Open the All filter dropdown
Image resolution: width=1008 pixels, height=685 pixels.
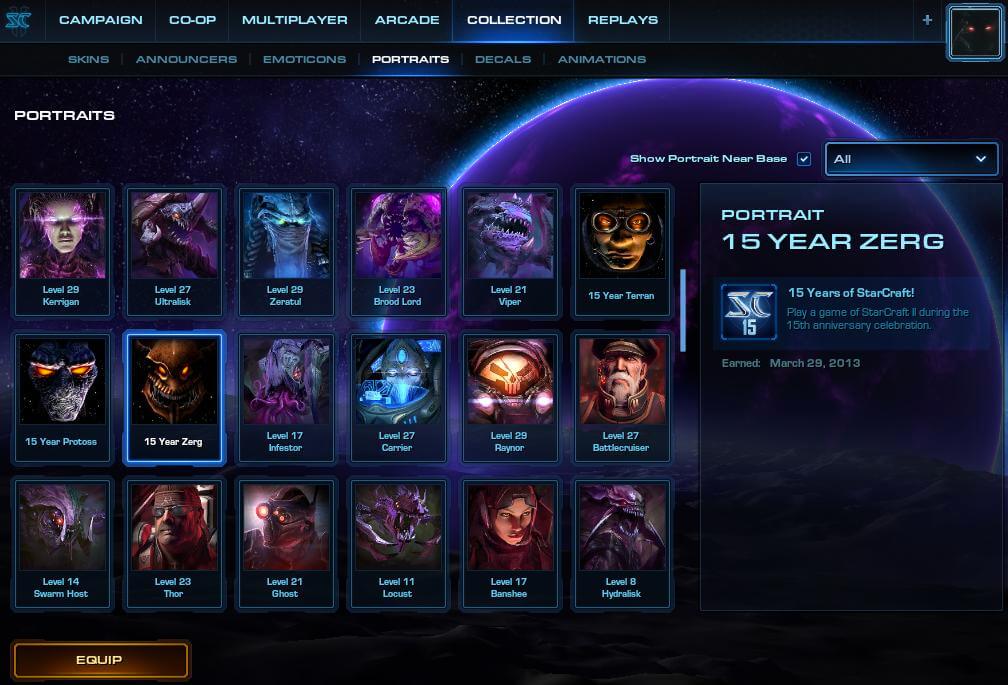click(911, 159)
